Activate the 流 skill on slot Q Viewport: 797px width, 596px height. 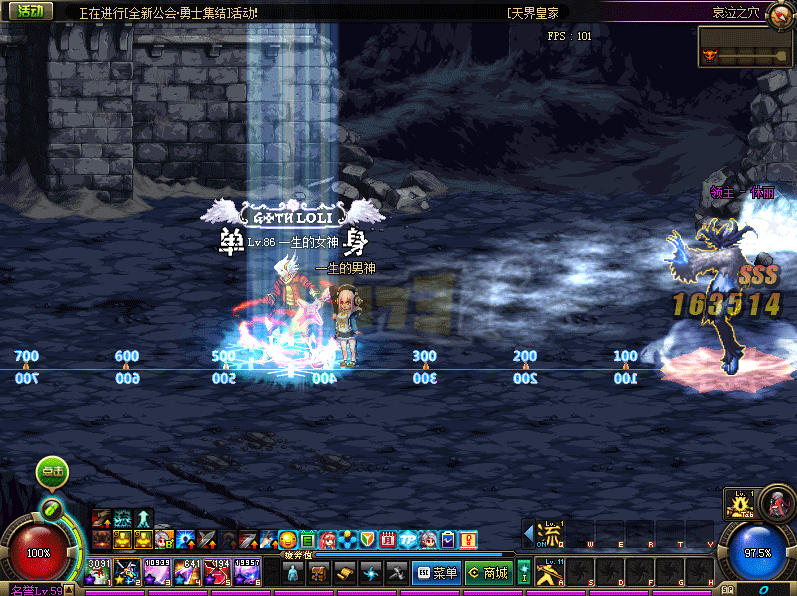(547, 532)
